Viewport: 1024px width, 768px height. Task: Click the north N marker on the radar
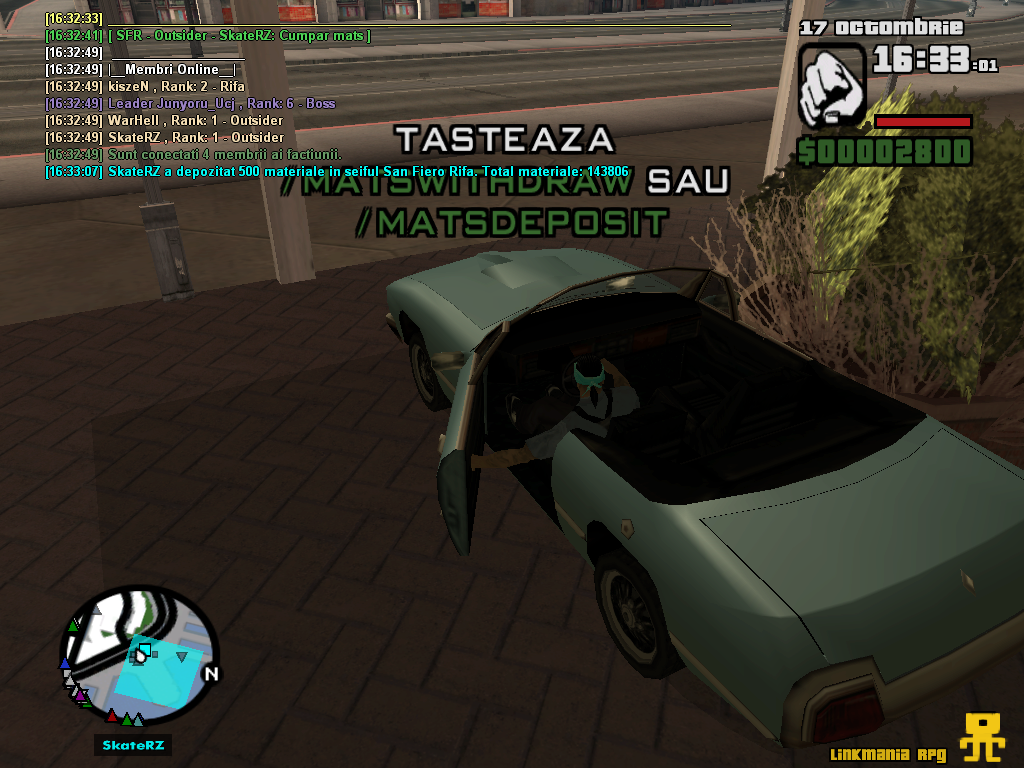pyautogui.click(x=210, y=675)
